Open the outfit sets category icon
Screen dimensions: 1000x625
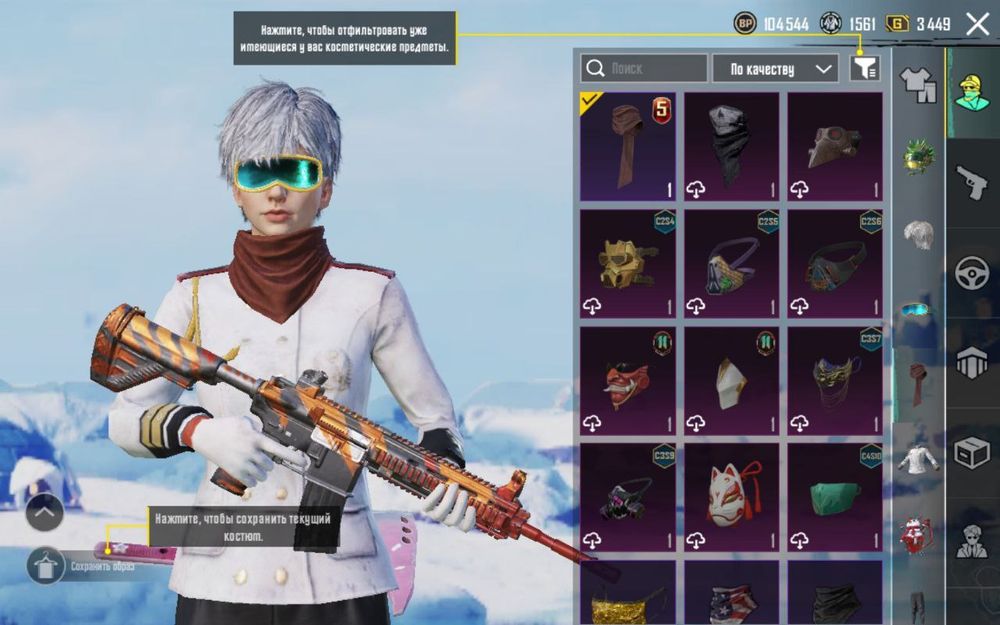918,84
